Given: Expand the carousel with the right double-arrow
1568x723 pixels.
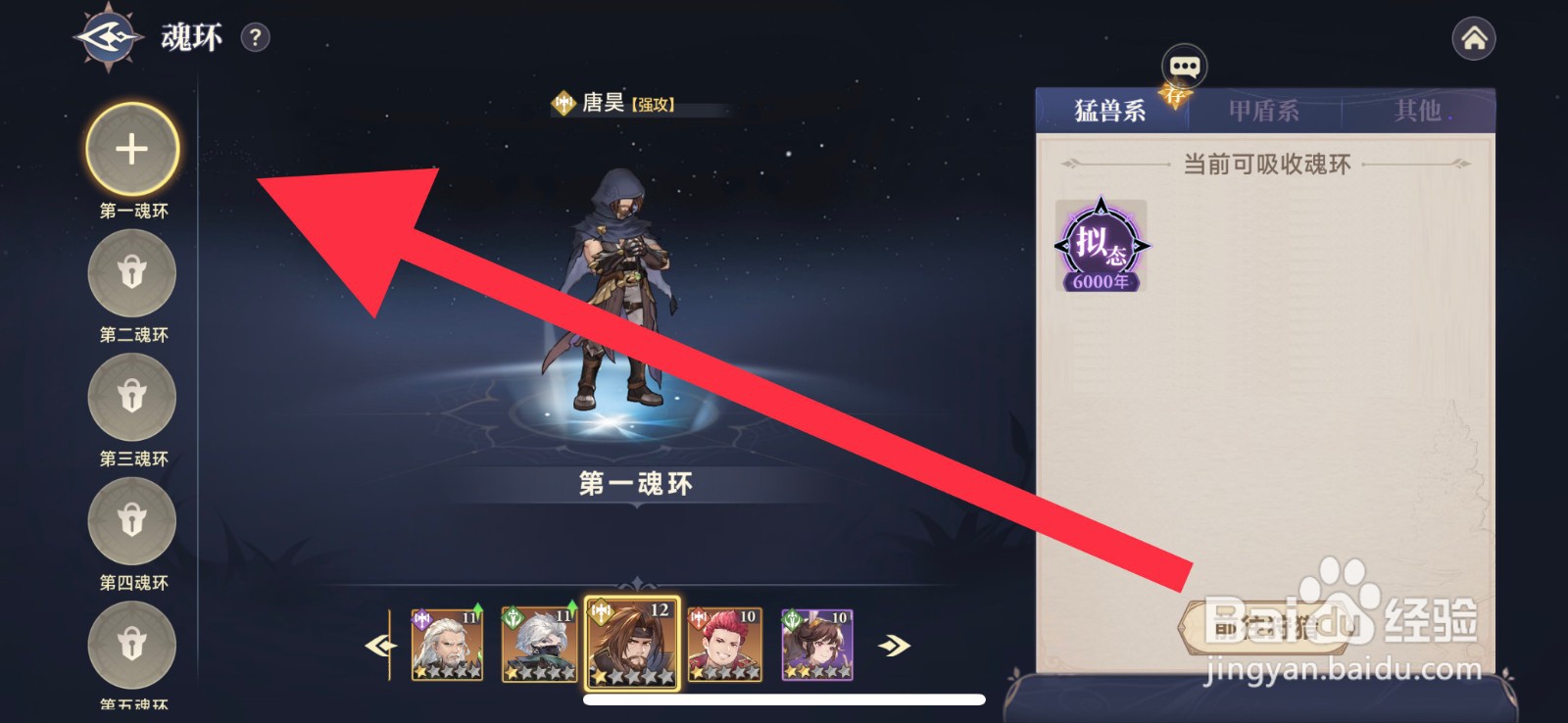Looking at the screenshot, I should pyautogui.click(x=895, y=644).
